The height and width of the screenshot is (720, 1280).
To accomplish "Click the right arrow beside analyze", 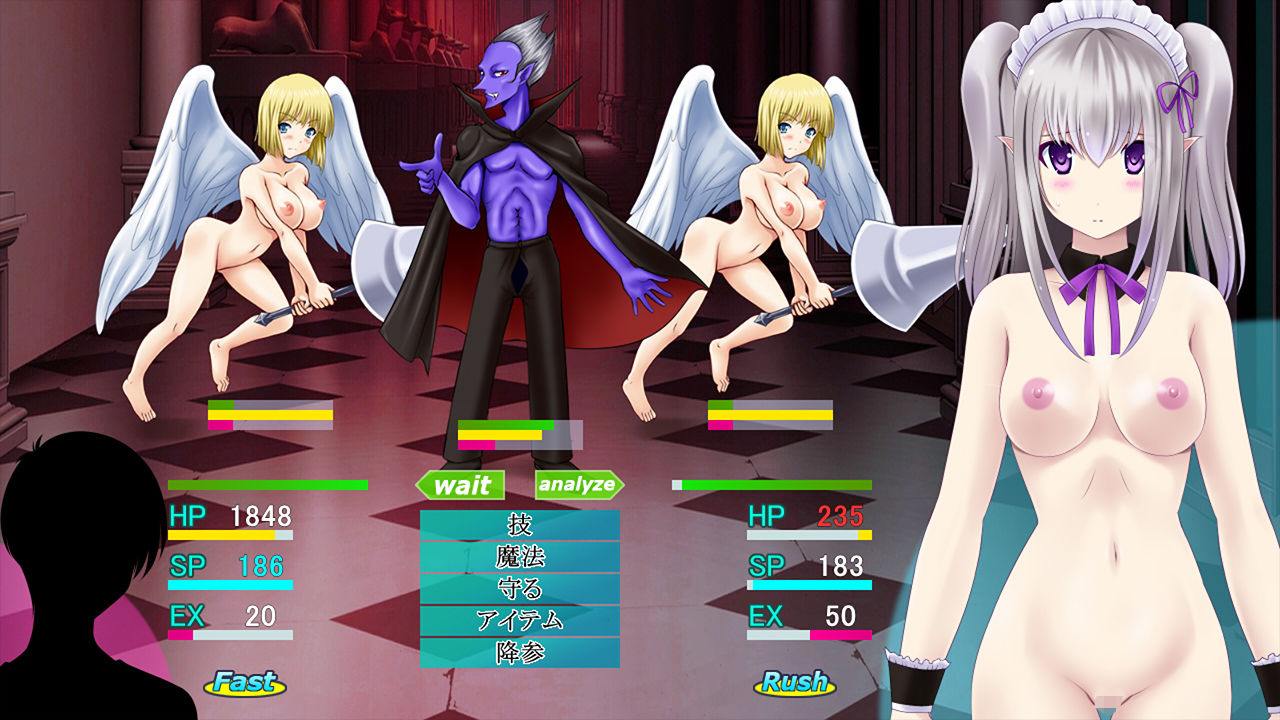I will (620, 487).
